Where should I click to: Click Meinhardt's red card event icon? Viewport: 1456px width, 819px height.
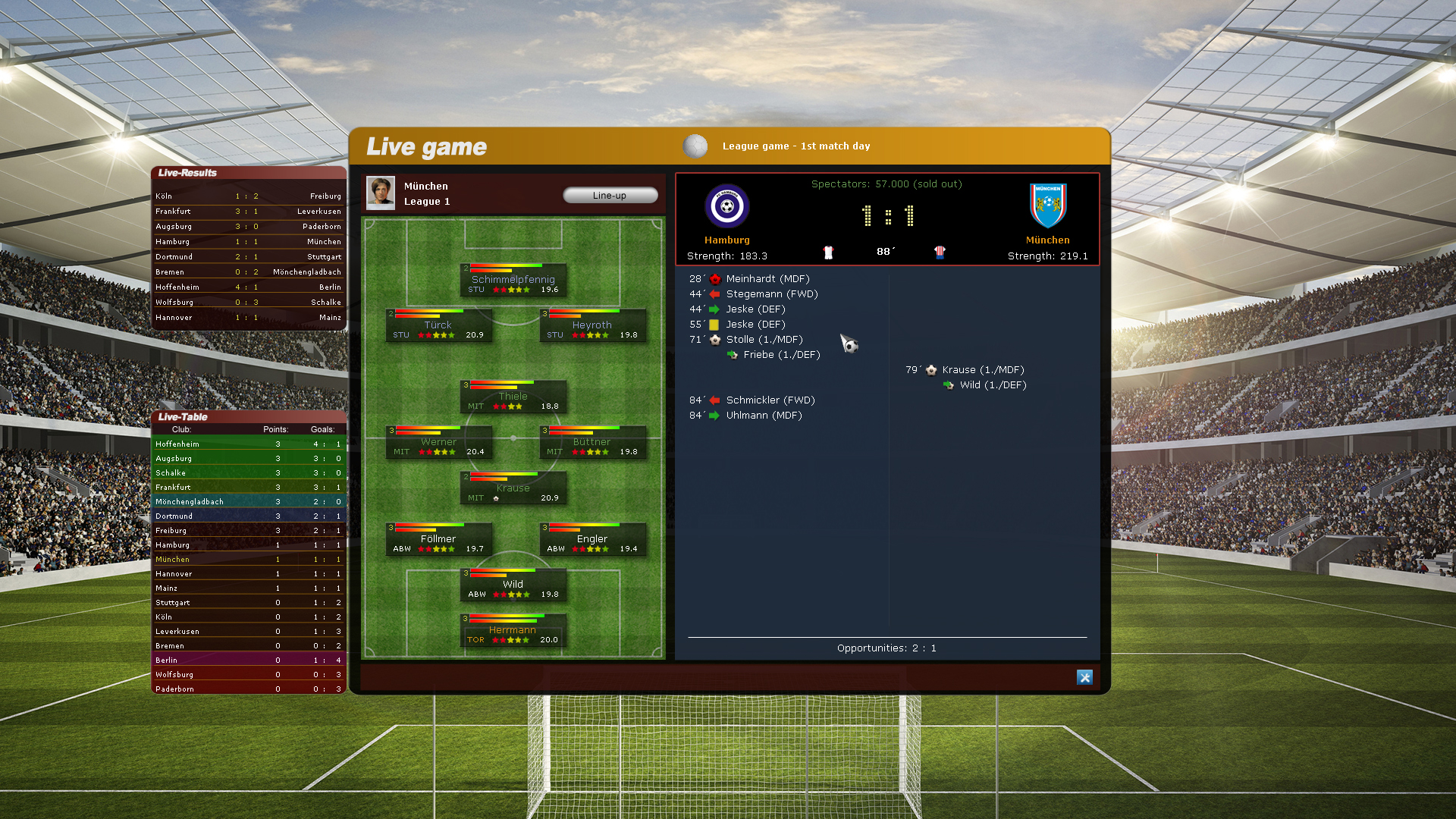(714, 278)
